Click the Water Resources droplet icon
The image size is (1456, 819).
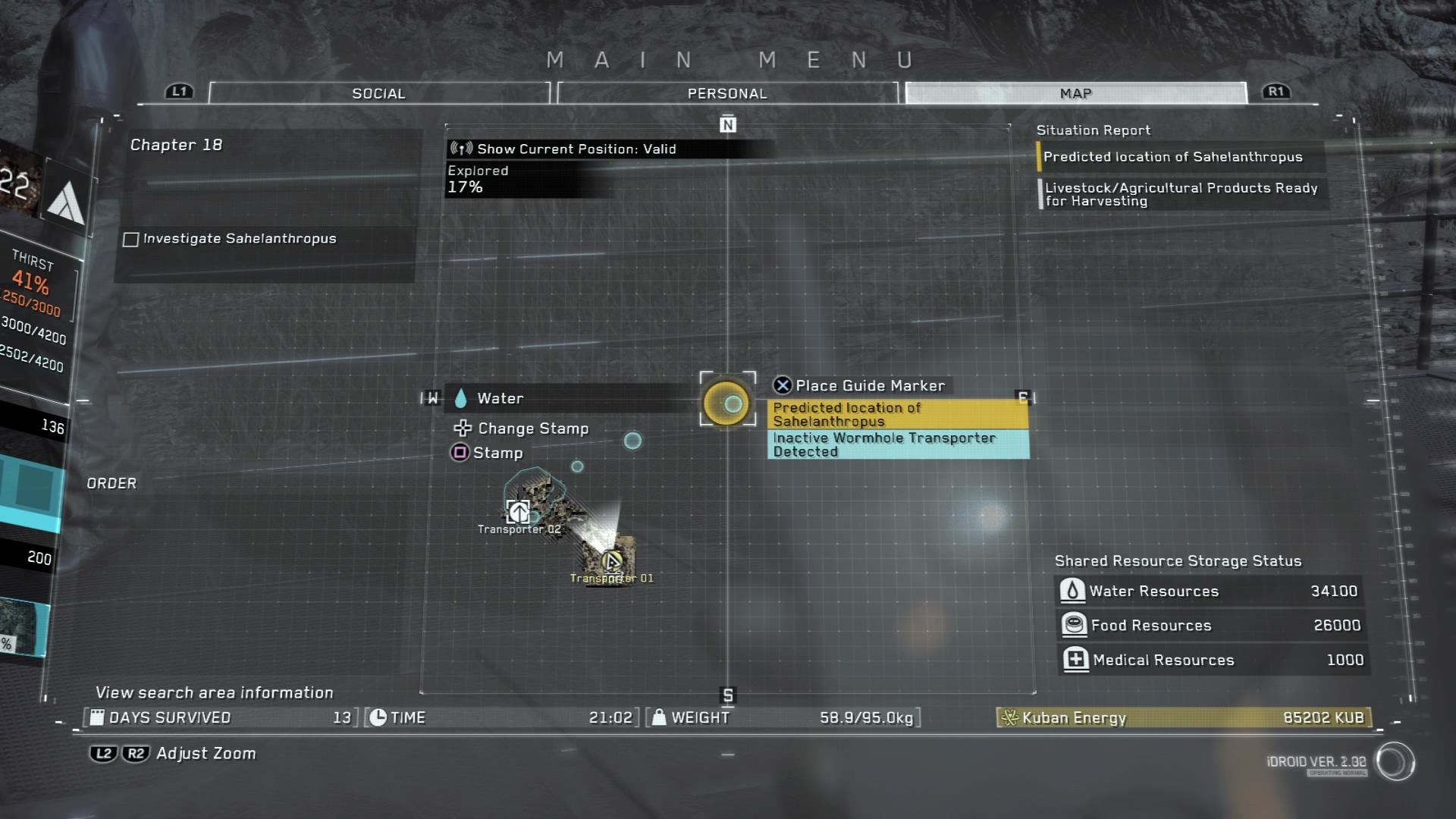click(x=1072, y=589)
